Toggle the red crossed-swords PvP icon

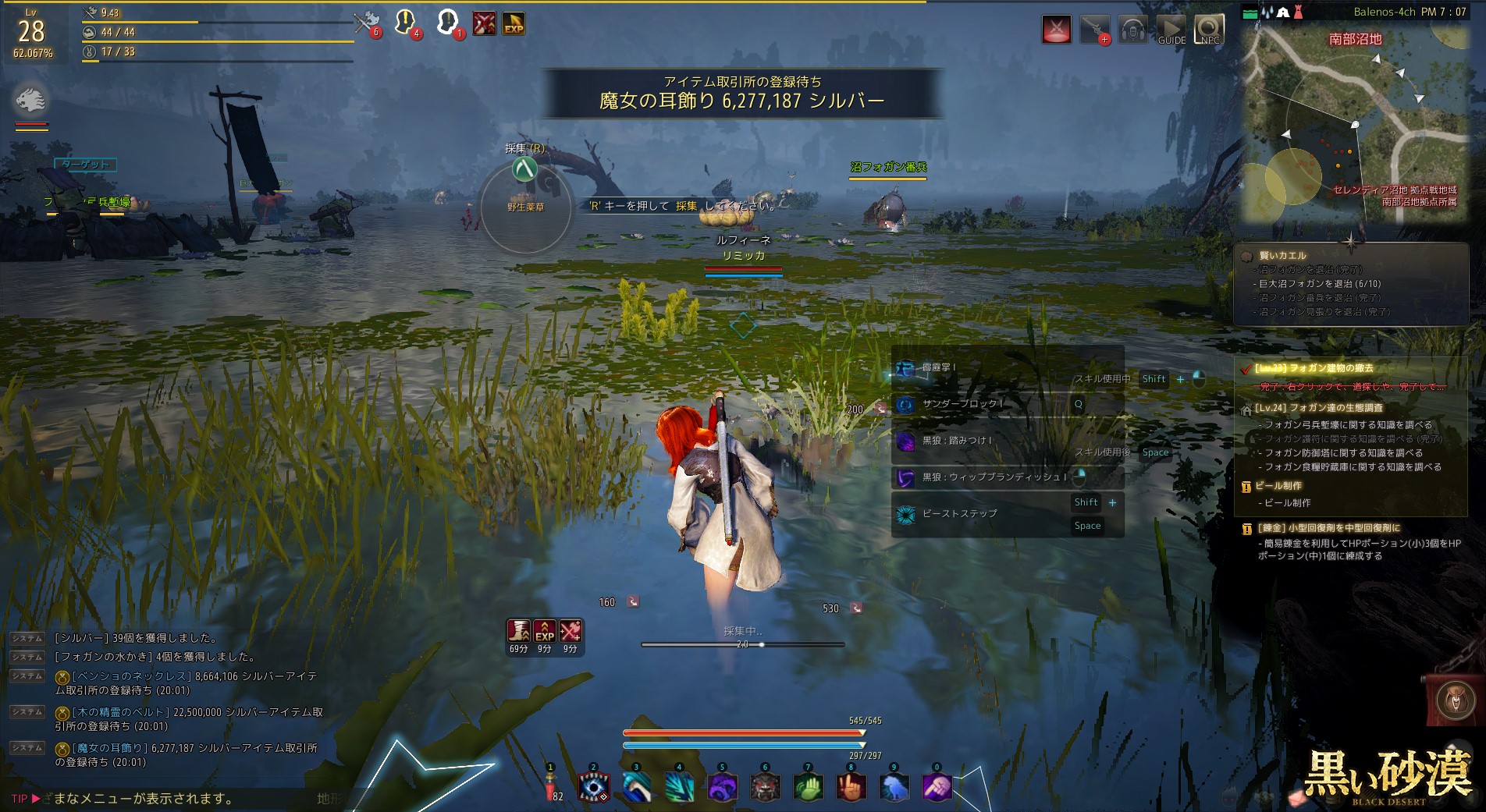1057,29
